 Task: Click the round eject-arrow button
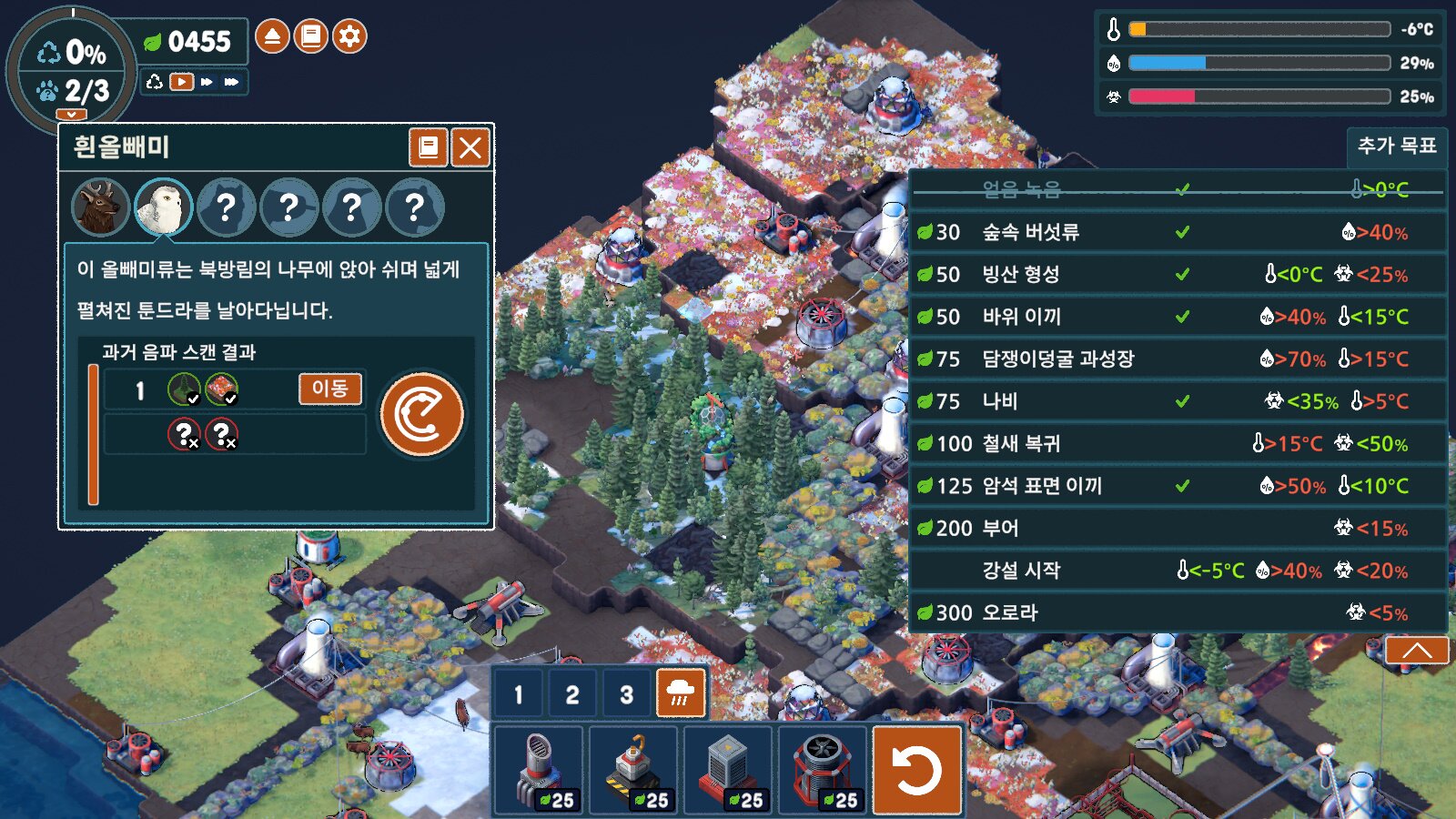(x=271, y=36)
